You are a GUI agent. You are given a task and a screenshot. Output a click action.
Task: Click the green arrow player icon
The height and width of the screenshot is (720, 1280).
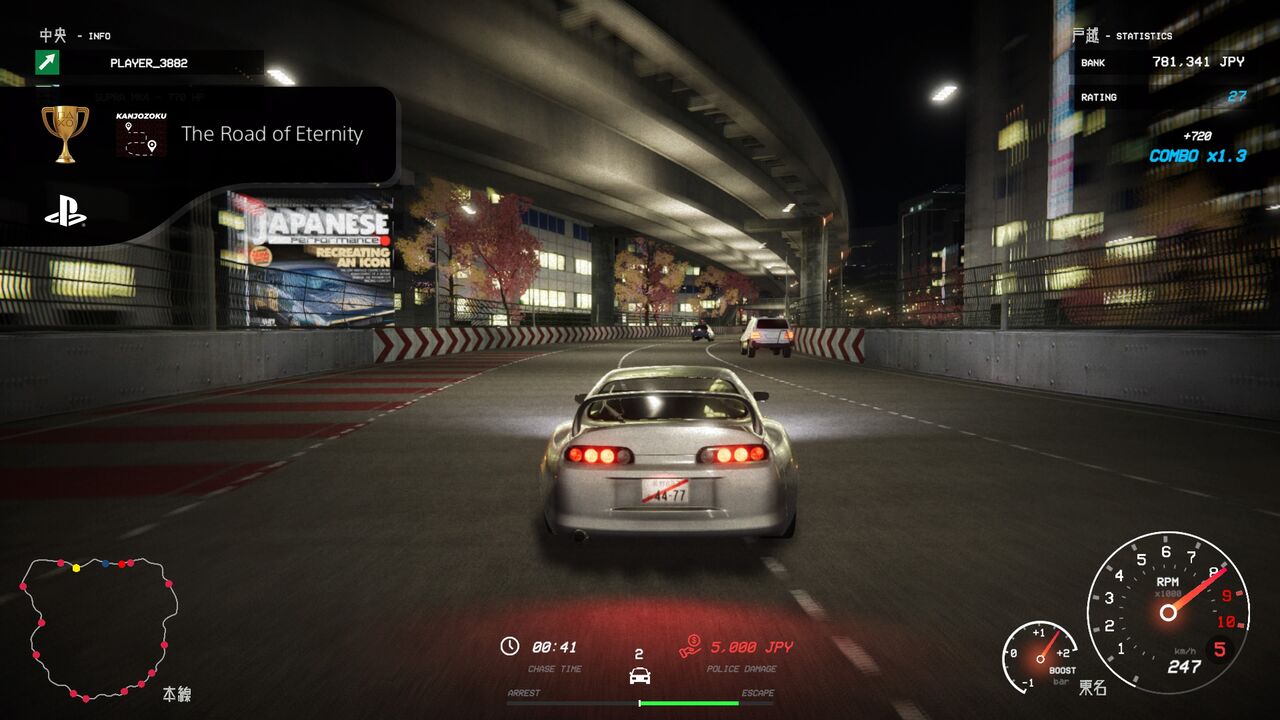(x=47, y=63)
